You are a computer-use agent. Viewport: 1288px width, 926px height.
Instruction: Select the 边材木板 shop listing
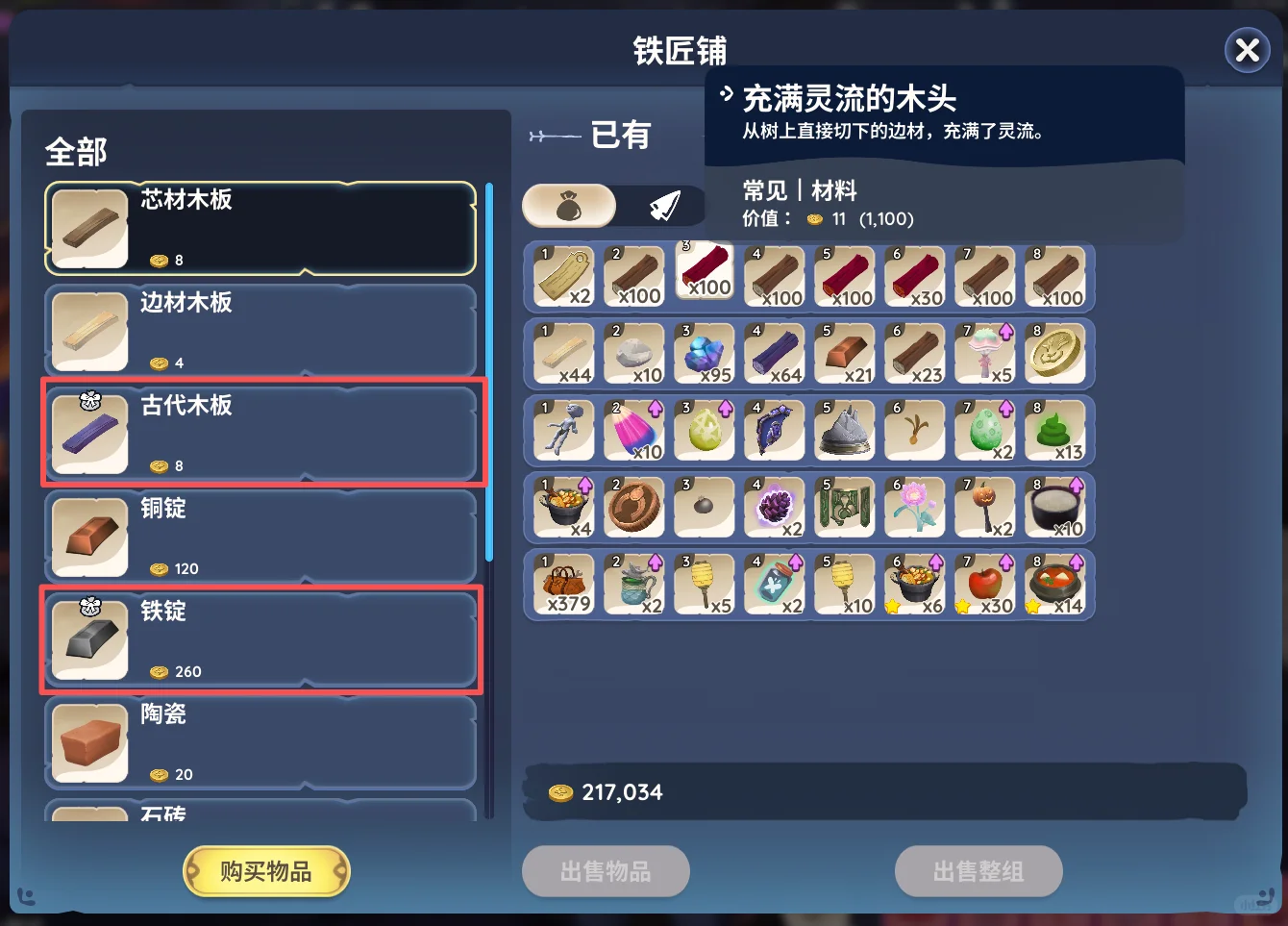point(260,330)
